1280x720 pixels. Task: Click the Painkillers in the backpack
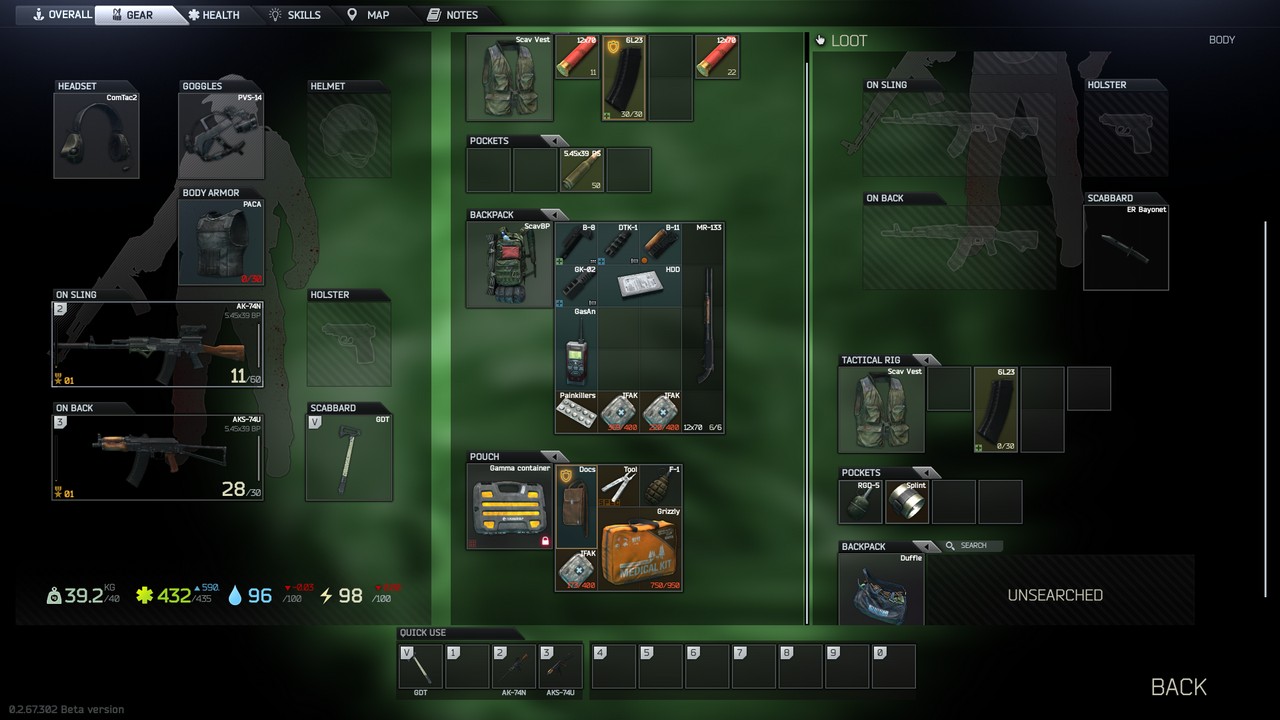click(577, 412)
